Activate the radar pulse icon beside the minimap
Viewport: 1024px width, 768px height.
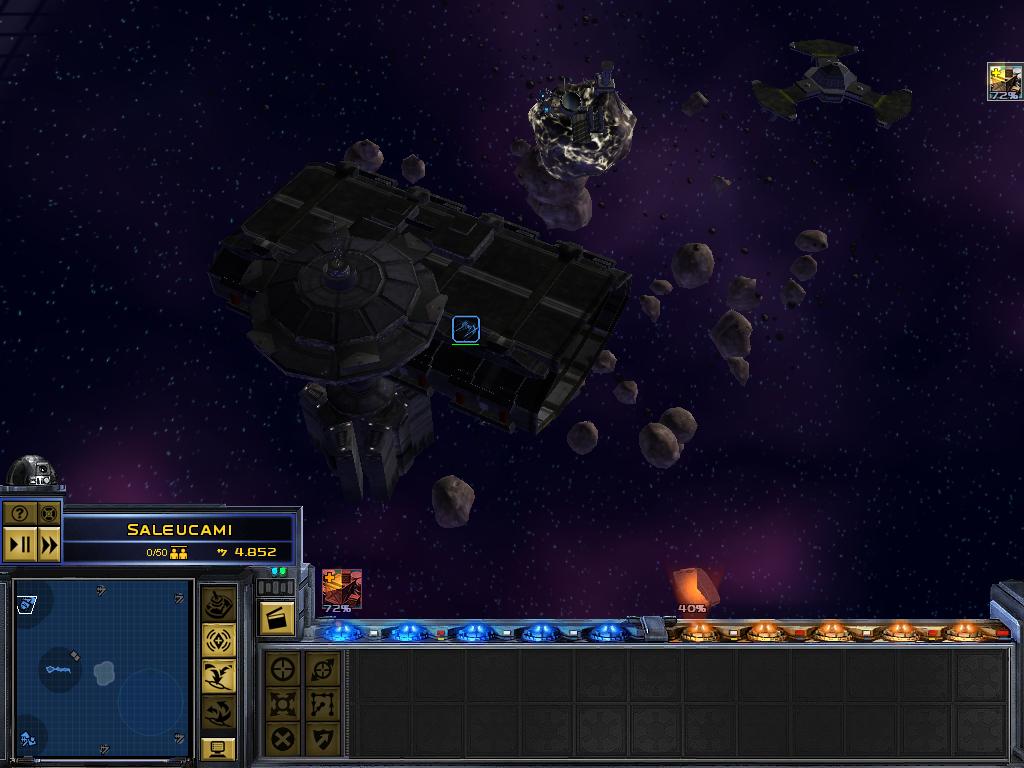(219, 640)
